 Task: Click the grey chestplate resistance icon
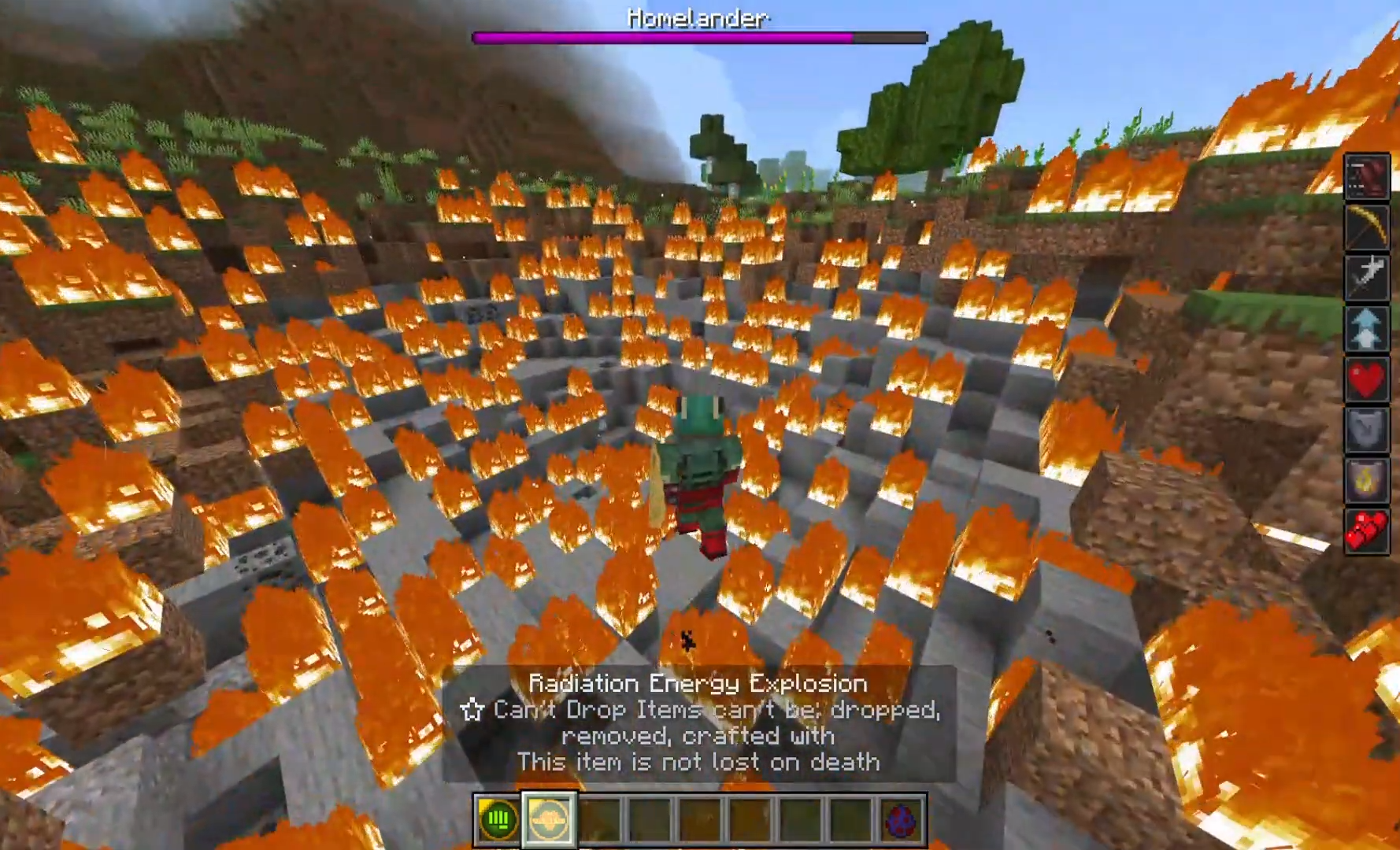[1366, 430]
